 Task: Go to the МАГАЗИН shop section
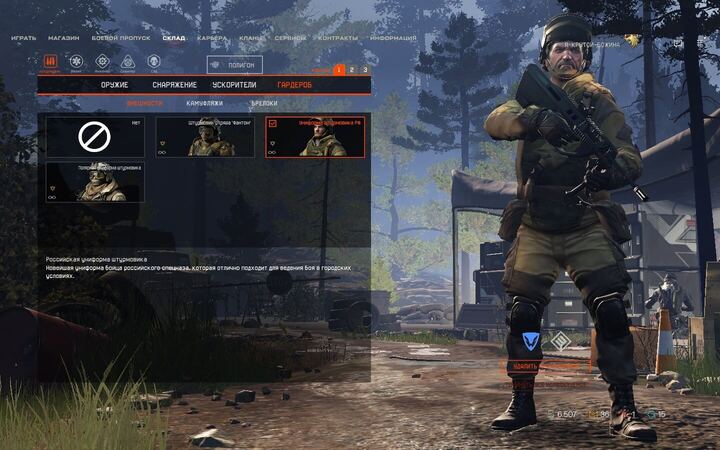point(64,38)
